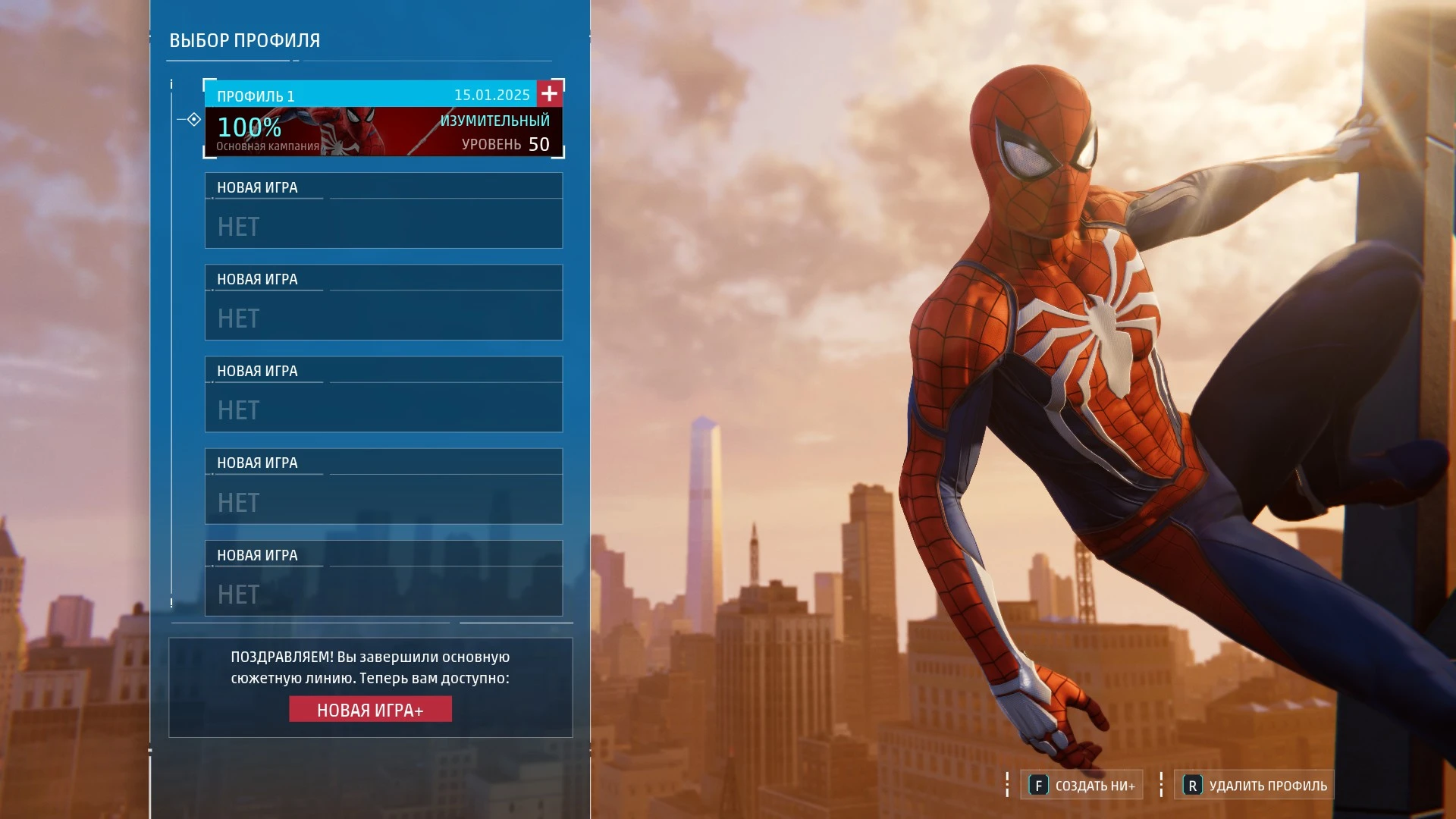Click the R key icon near УДАЛИТЬ ПРОФИЛЬ
1456x819 pixels.
(1193, 785)
